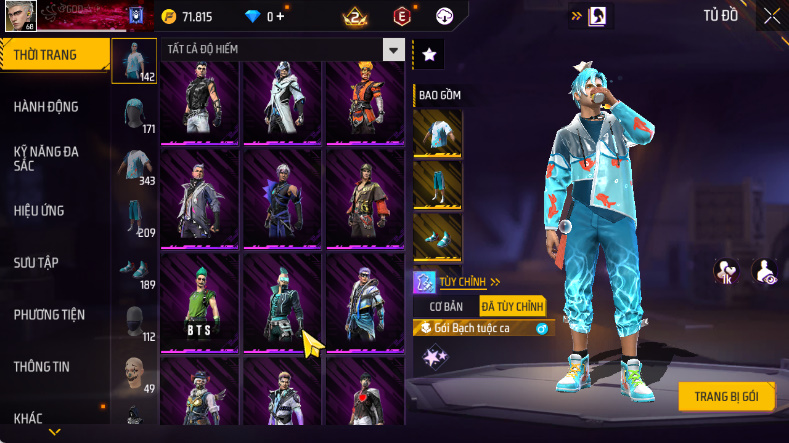Select the blue jacket item under BAO GỒM

pyautogui.click(x=437, y=133)
